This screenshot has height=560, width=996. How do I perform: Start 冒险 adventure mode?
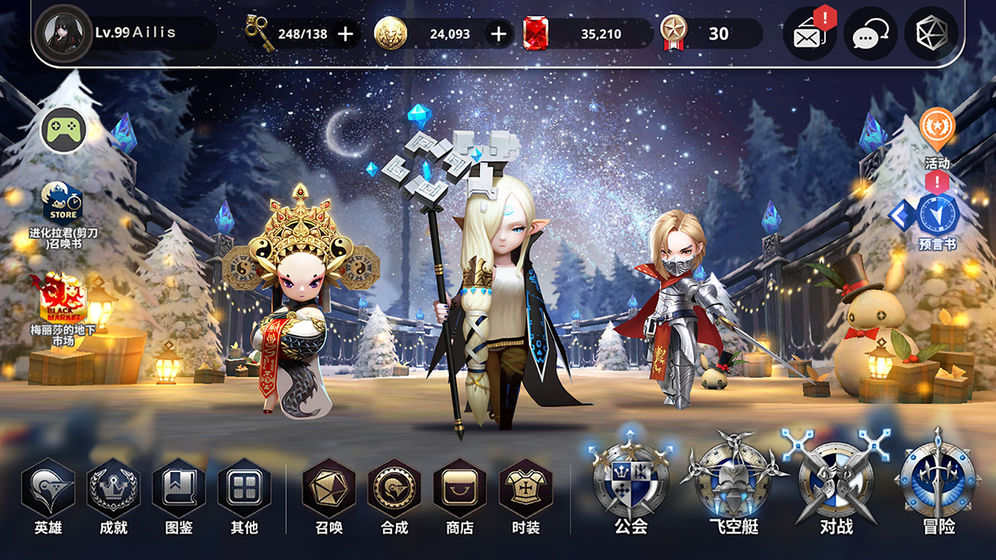(x=938, y=480)
